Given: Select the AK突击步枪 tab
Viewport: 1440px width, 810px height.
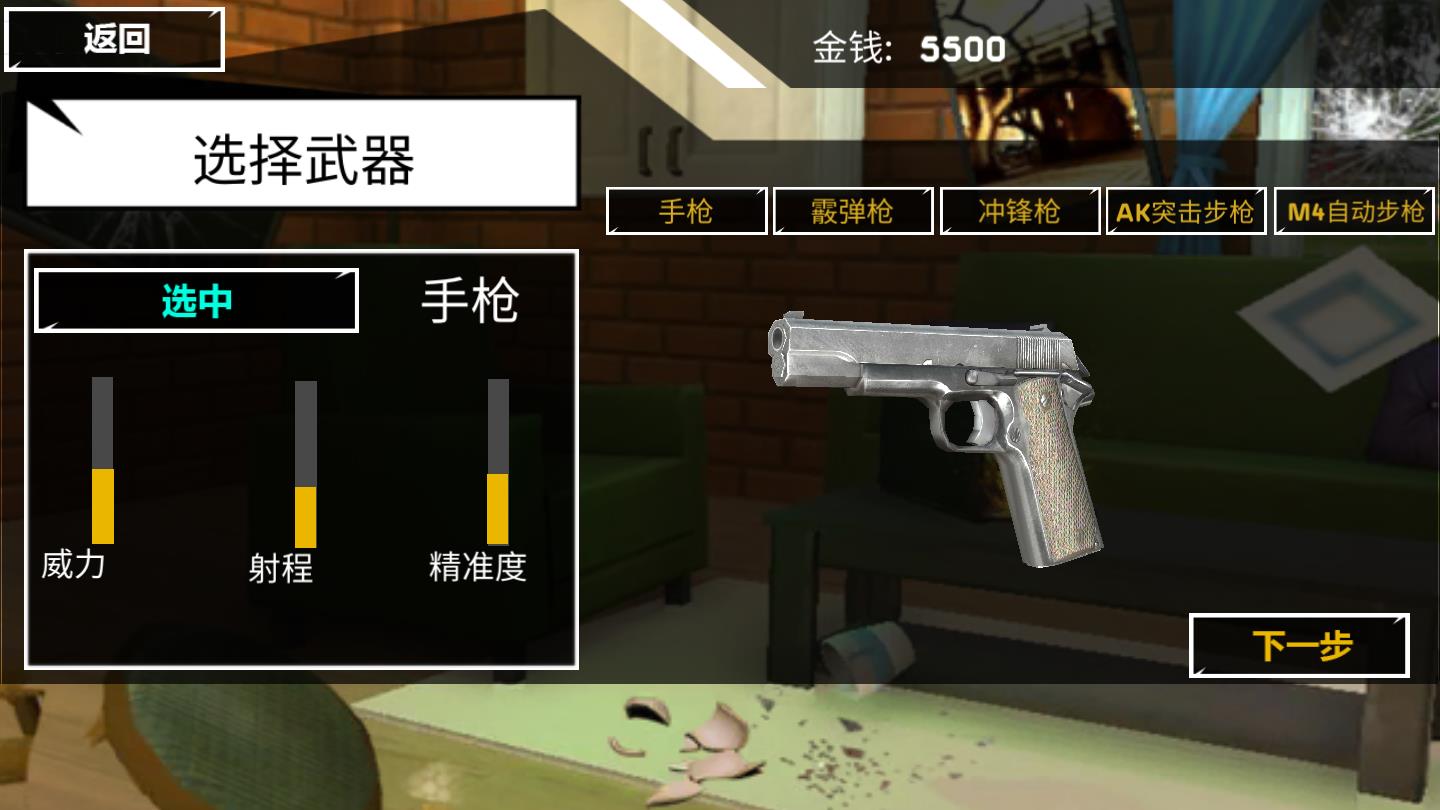Looking at the screenshot, I should pos(1186,211).
